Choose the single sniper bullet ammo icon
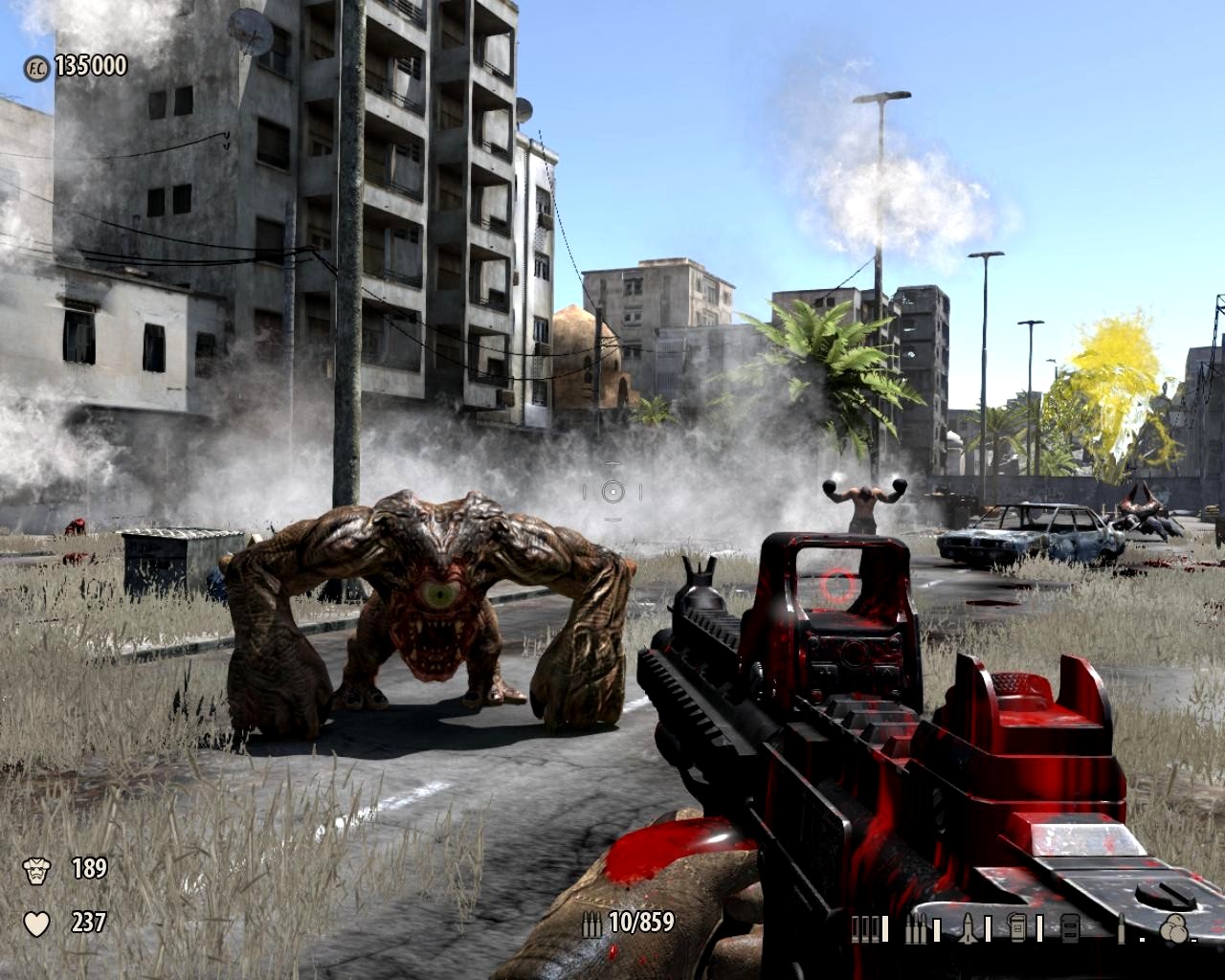 click(1121, 928)
